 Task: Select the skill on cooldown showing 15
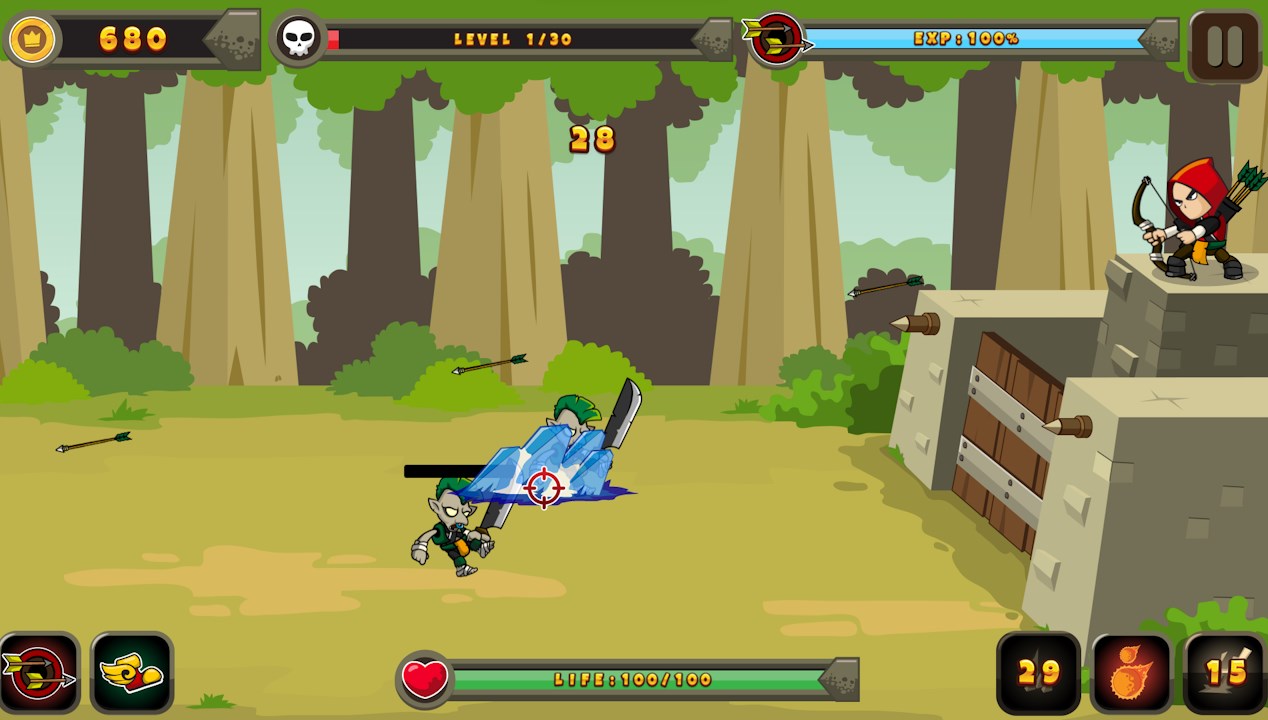point(1226,673)
